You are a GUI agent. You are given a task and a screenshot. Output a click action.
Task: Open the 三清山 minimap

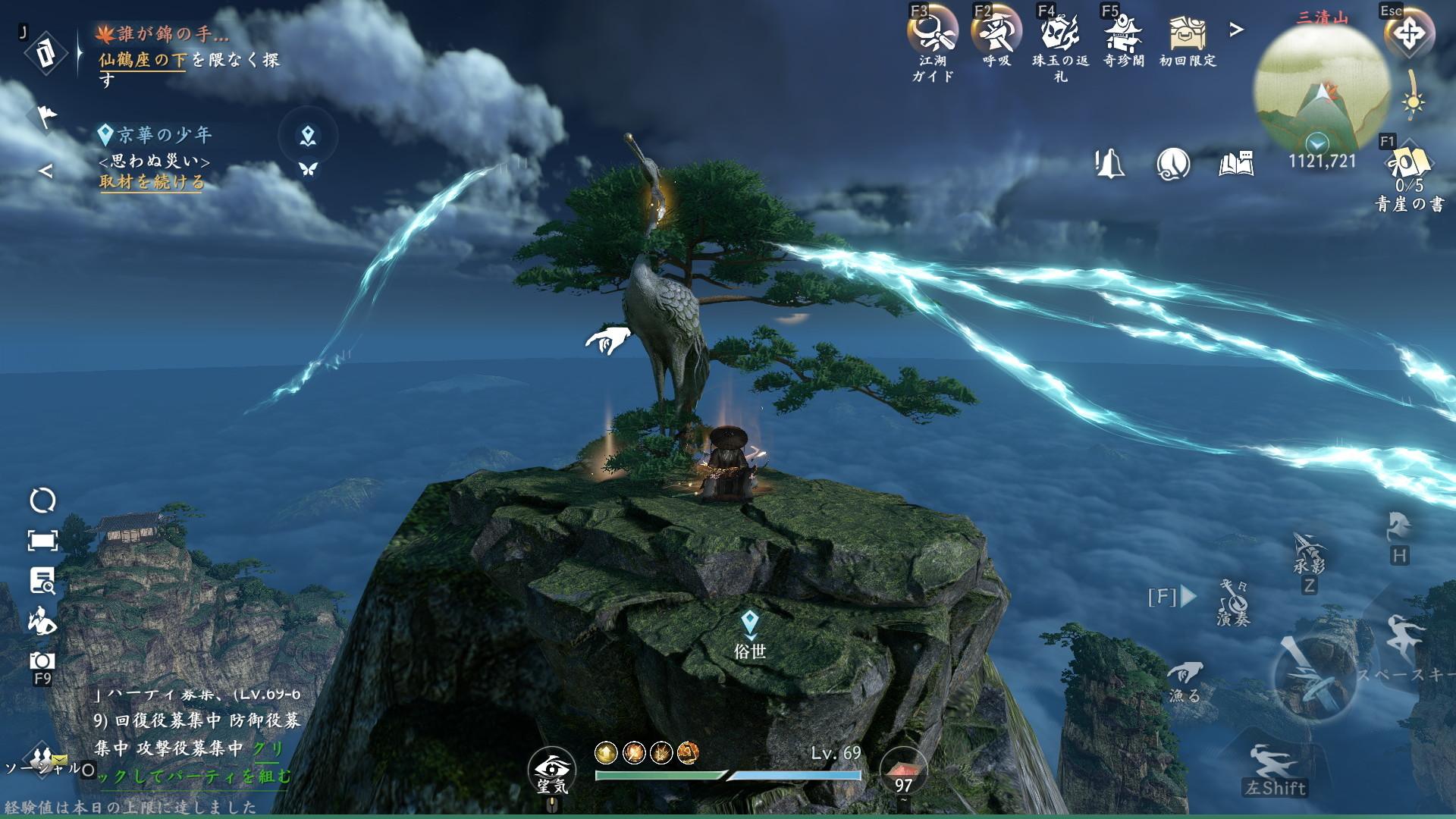pos(1321,87)
